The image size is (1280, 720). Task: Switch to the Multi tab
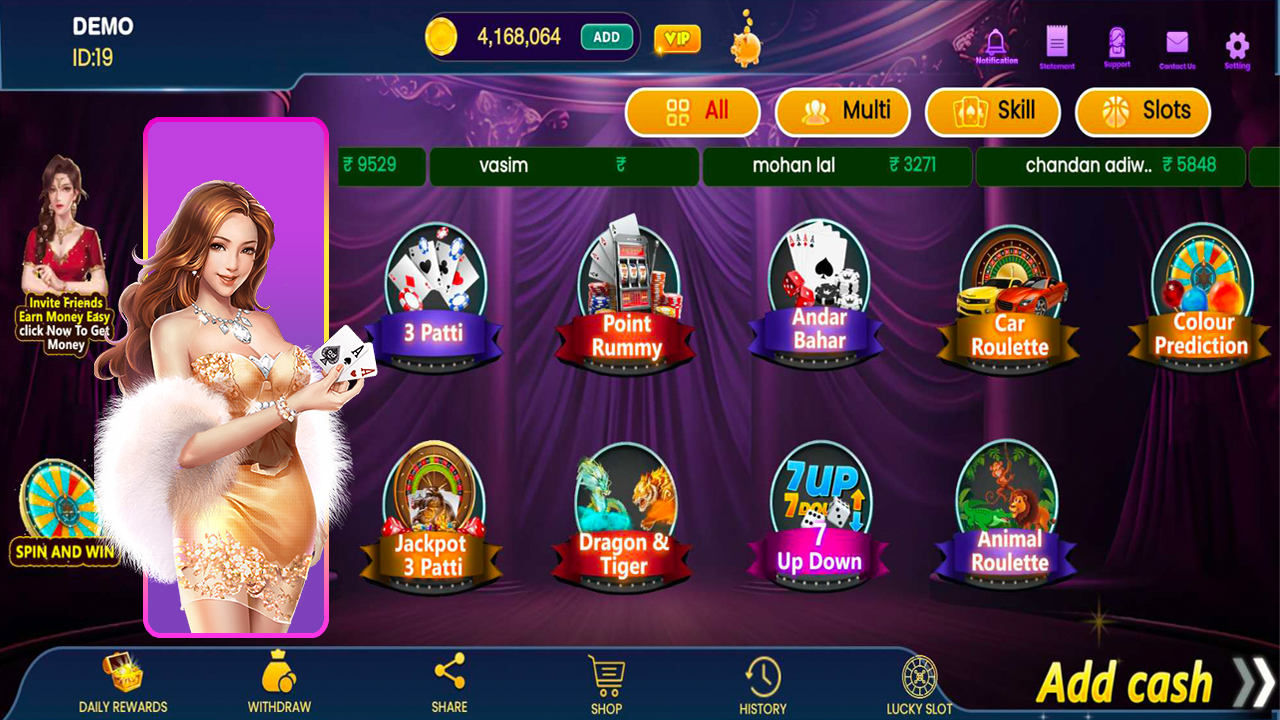(843, 112)
